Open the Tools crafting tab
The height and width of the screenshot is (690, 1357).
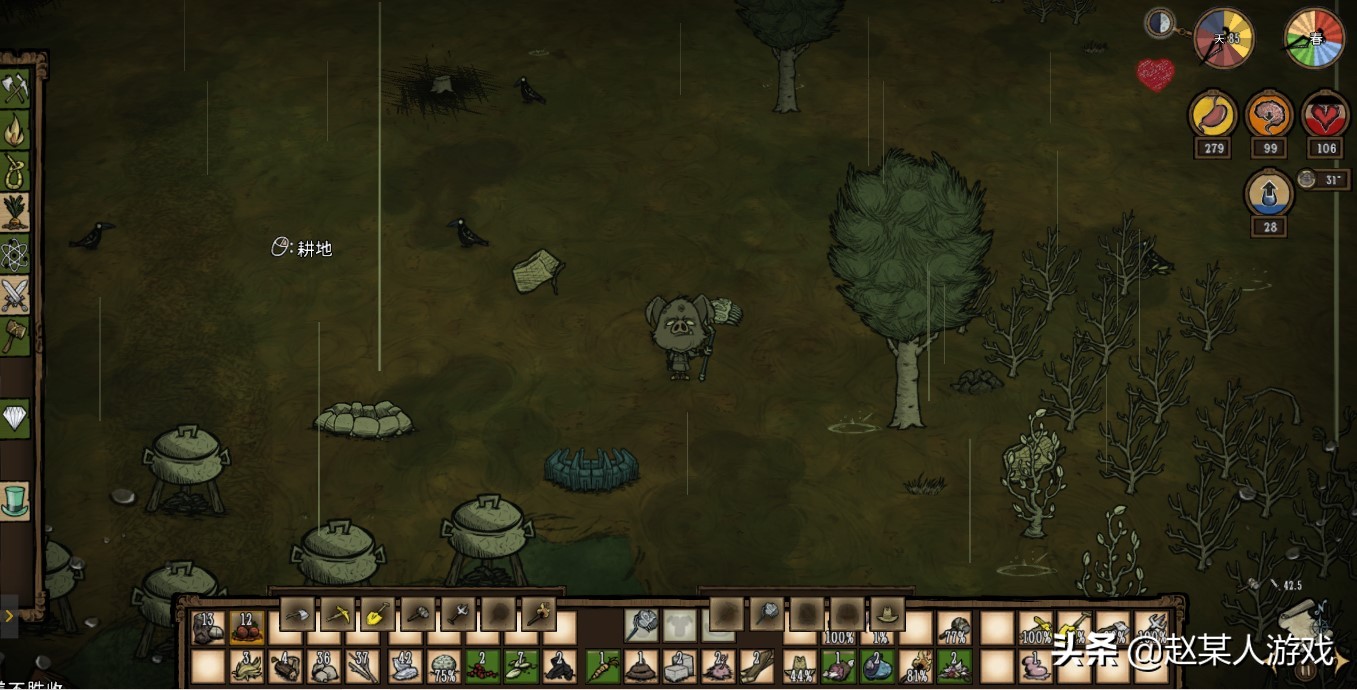(x=15, y=90)
